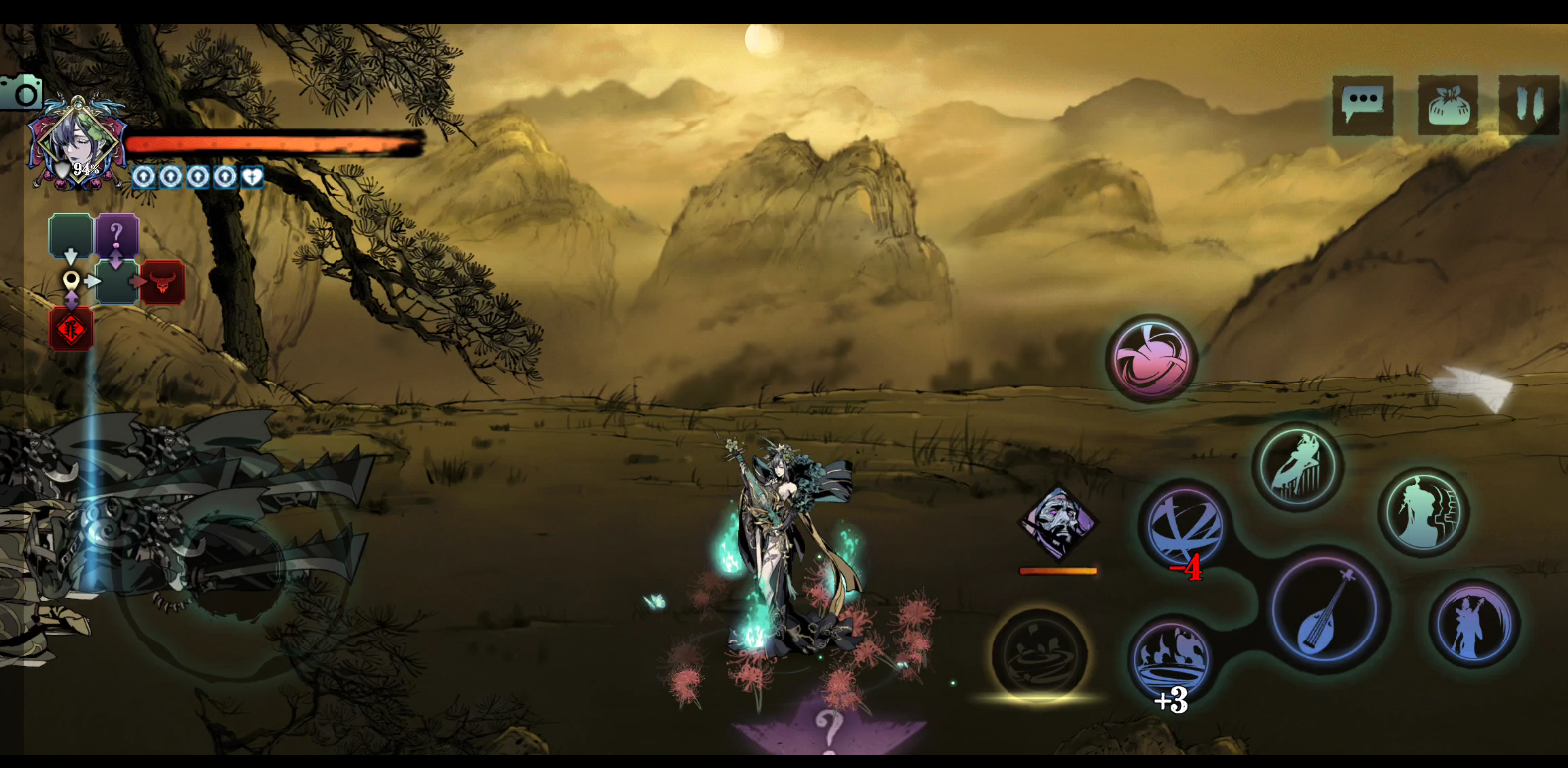Activate the pink swirl ultimate skill
This screenshot has width=1568, height=768.
(1151, 359)
